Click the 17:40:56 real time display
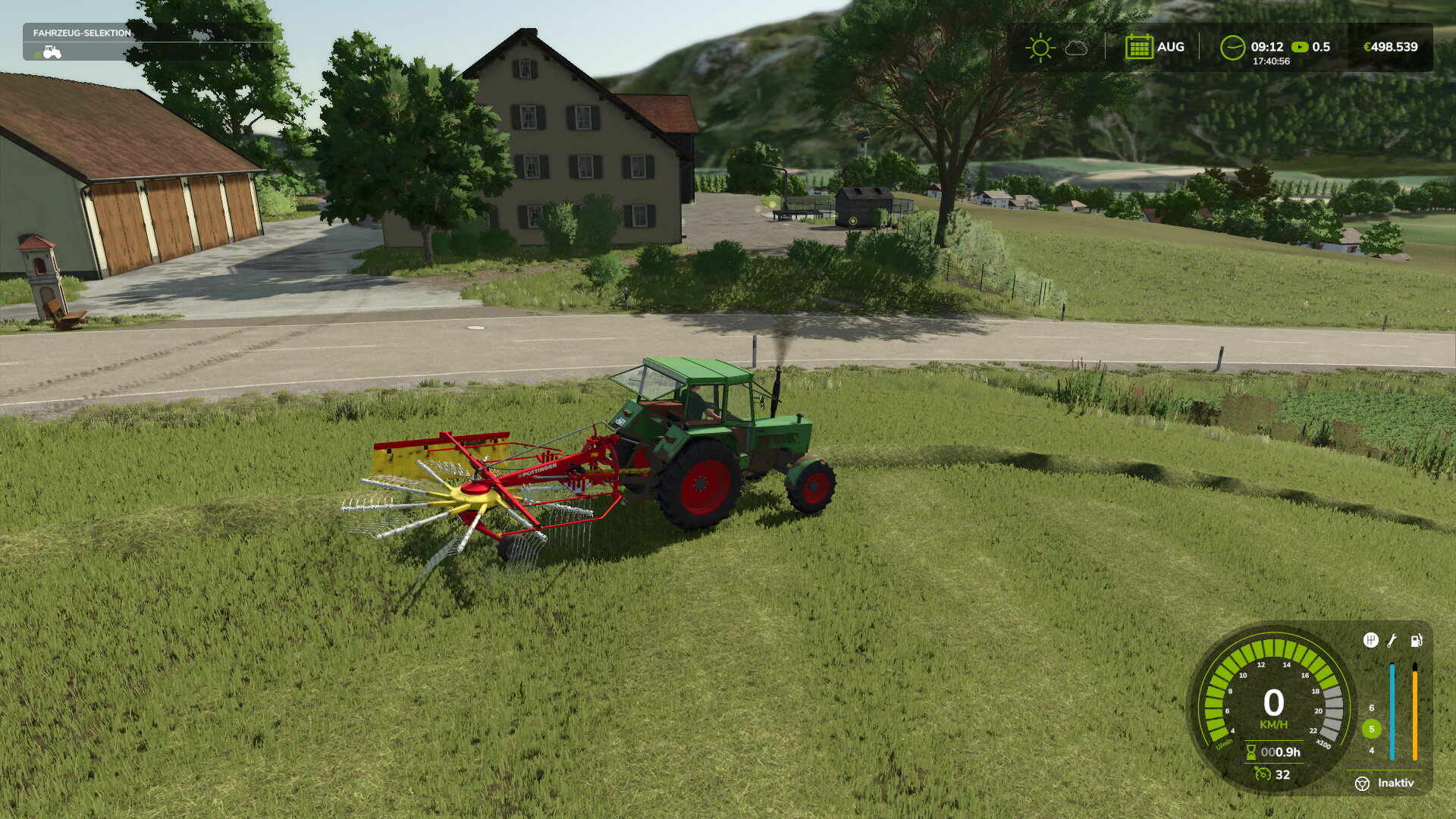 tap(1271, 60)
